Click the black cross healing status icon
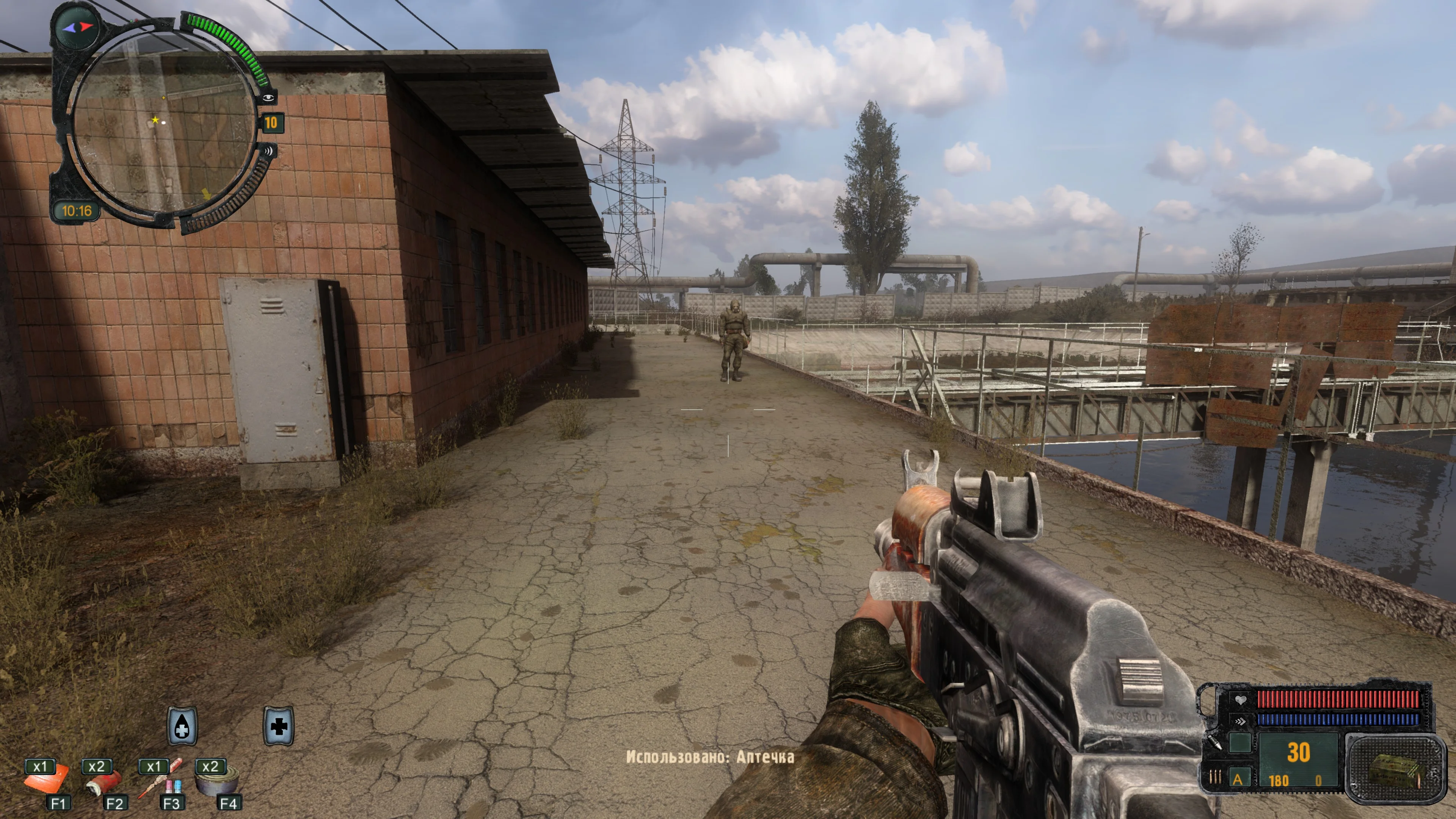Viewport: 1456px width, 819px height. [279, 726]
